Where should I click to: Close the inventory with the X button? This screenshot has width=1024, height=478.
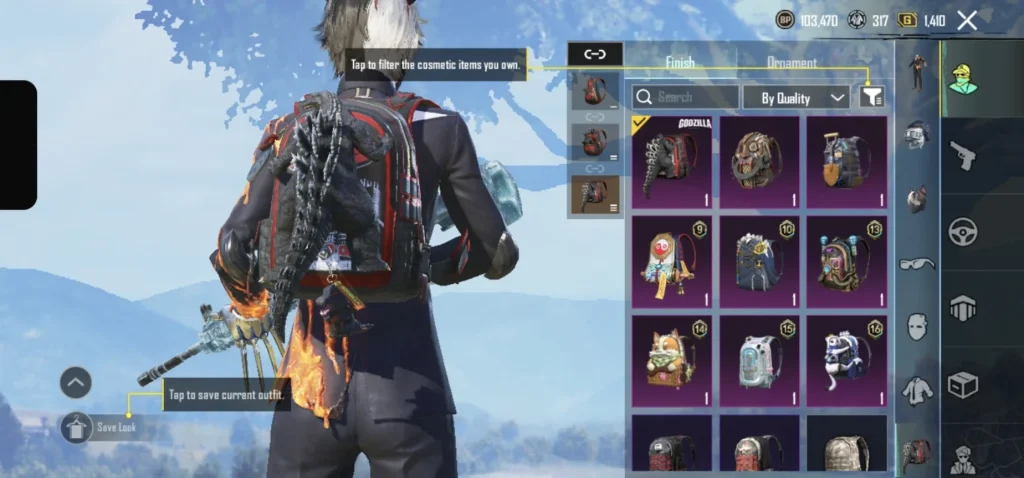click(967, 20)
